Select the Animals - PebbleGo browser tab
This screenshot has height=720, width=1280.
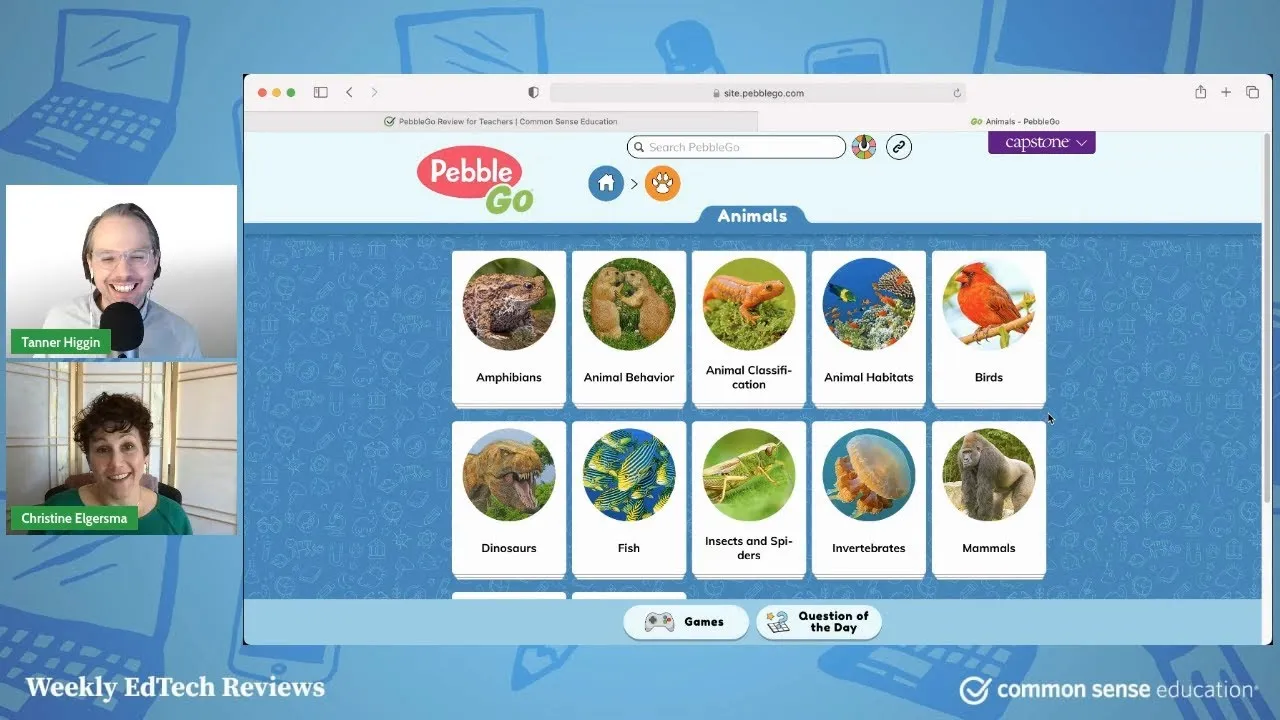coord(1015,120)
